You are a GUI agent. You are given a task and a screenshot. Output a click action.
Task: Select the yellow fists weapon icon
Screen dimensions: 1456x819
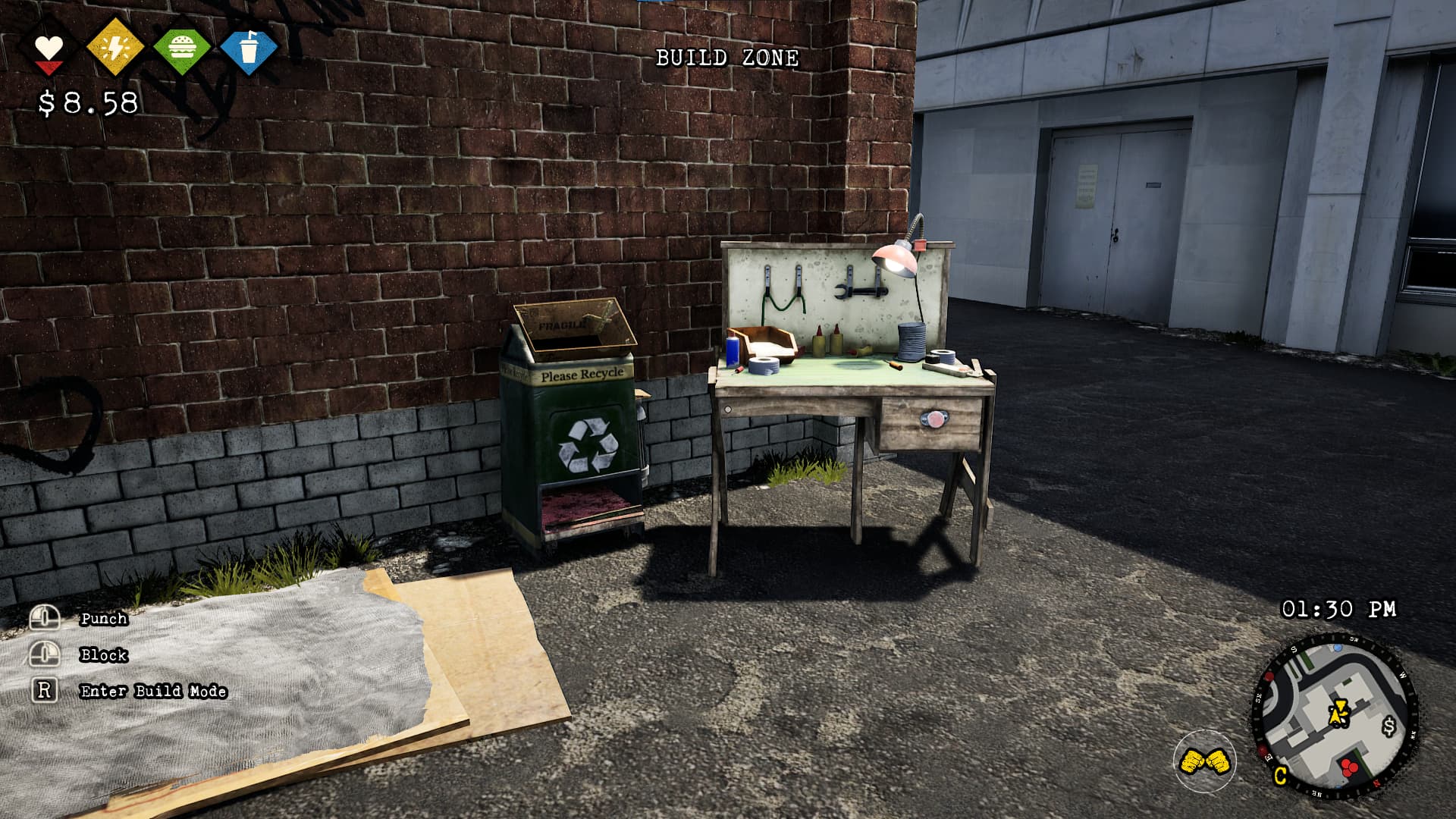click(x=1204, y=761)
